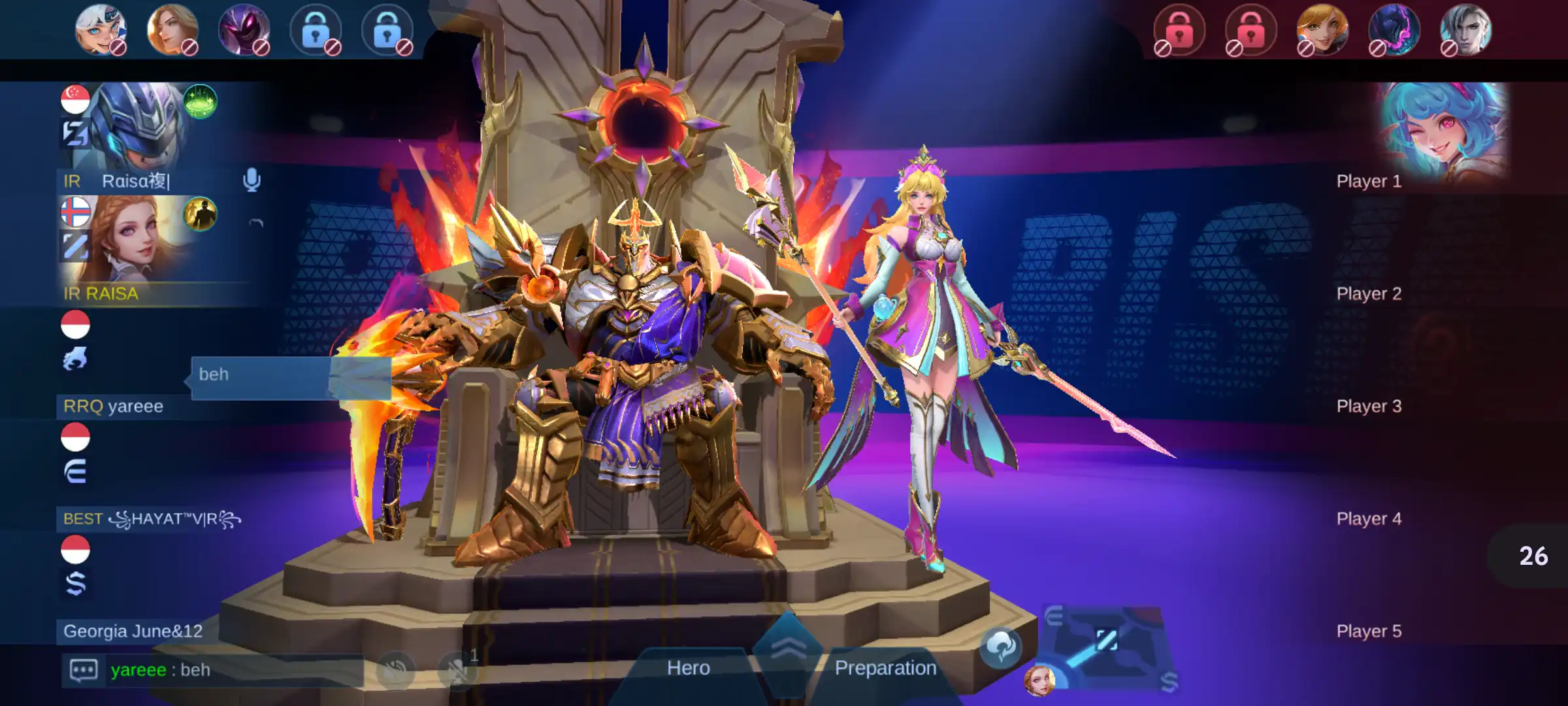This screenshot has width=1568, height=706.
Task: Click the white-haired banned hero on red team
Action: pyautogui.click(x=1465, y=29)
